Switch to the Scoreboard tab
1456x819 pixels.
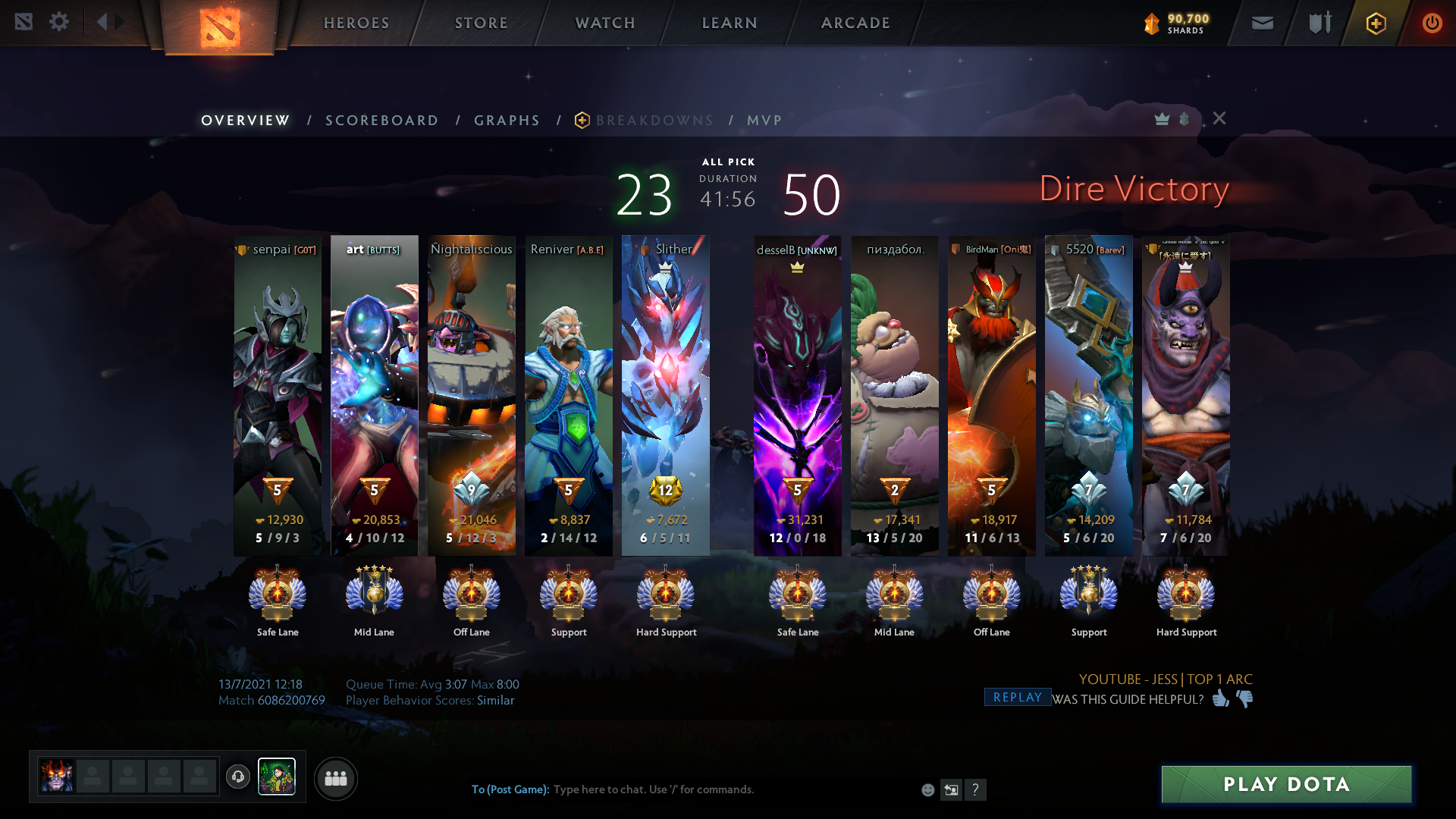click(x=382, y=121)
